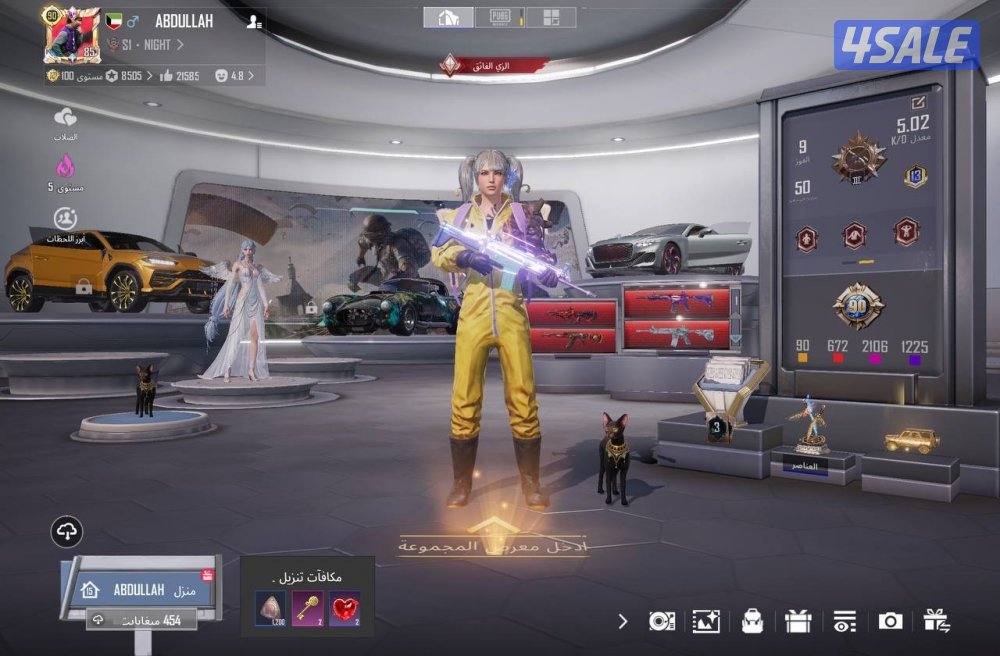The width and height of the screenshot is (1000, 656).
Task: Open ABDULLAH's home signboard
Action: [140, 589]
